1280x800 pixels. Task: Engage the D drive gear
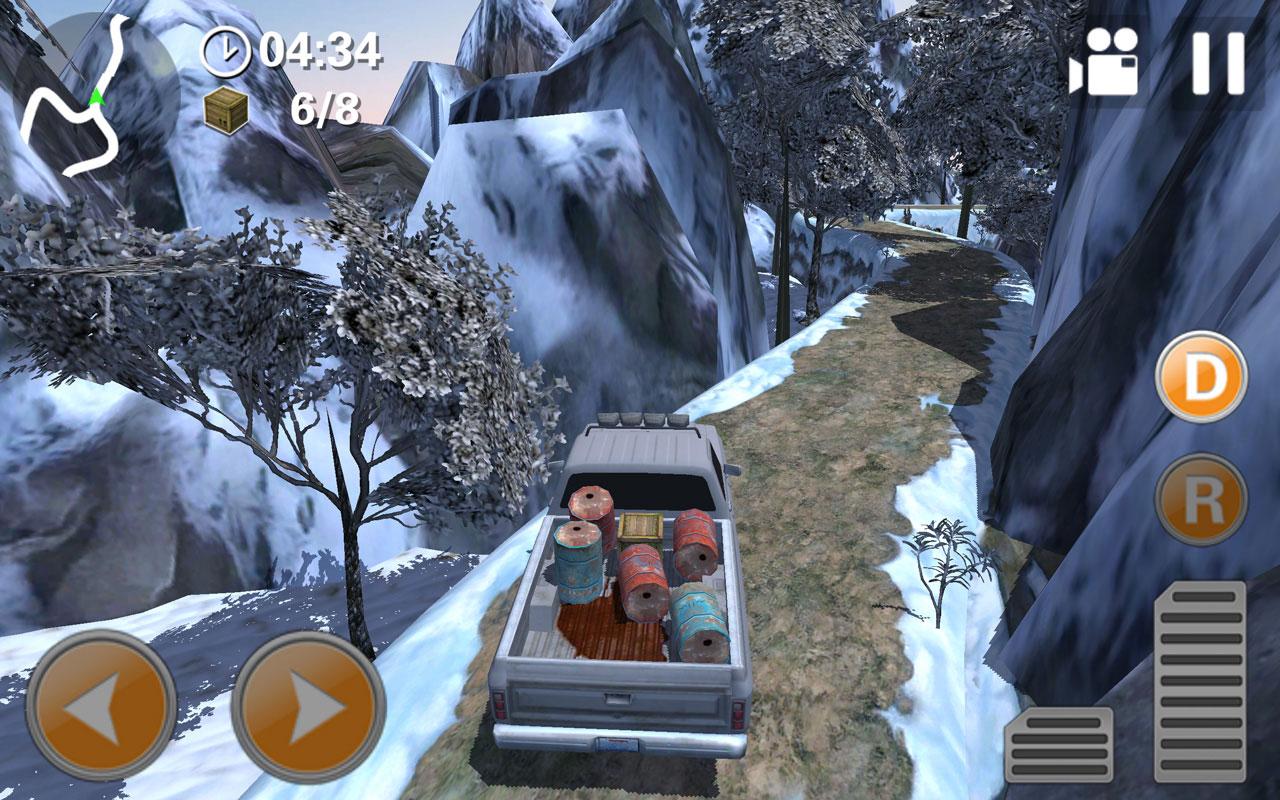(x=1201, y=375)
